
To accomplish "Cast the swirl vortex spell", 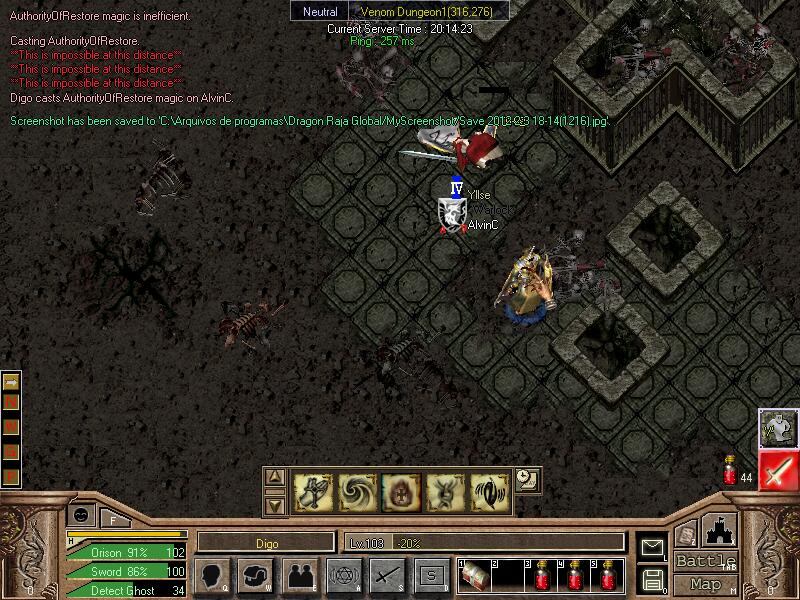I will click(357, 492).
